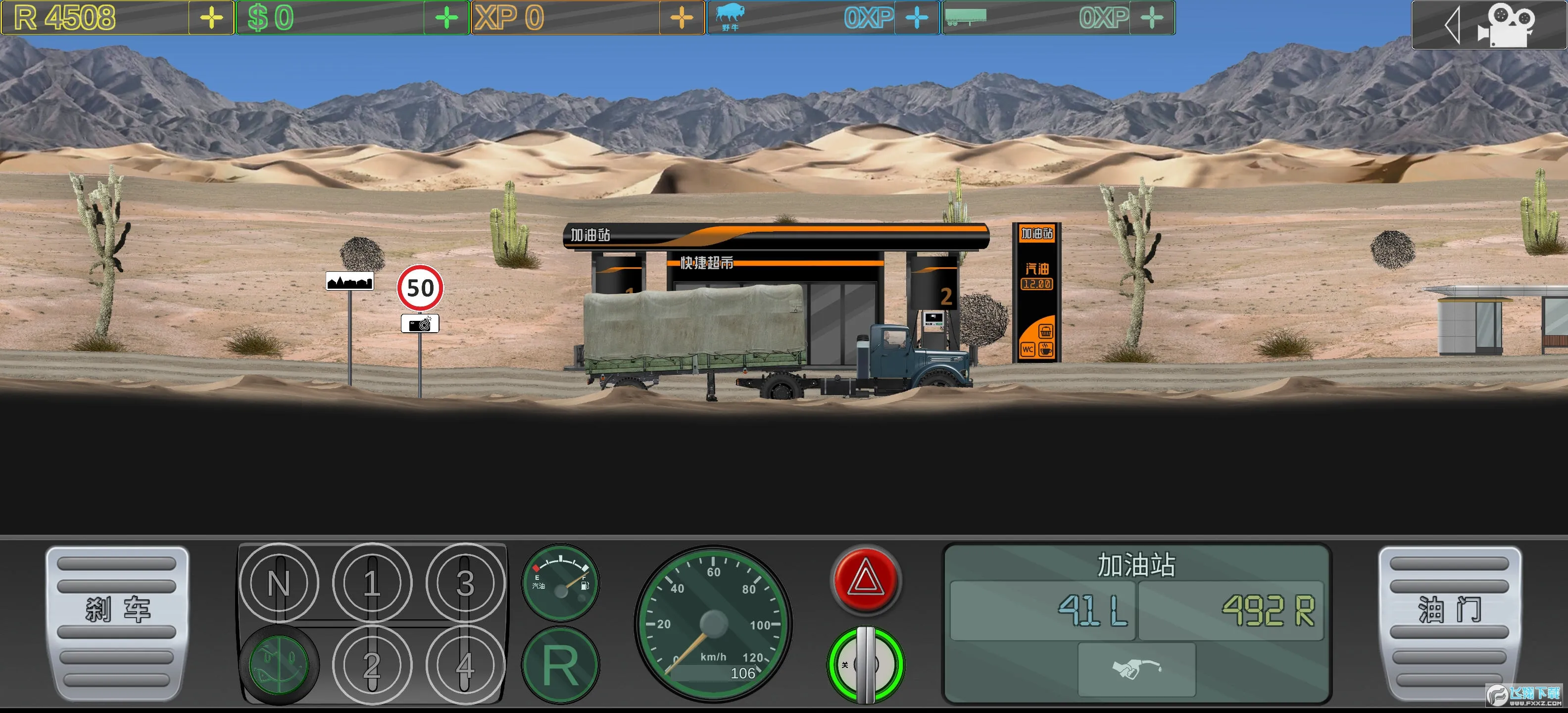
Task: Choose second gear
Action: (x=372, y=664)
